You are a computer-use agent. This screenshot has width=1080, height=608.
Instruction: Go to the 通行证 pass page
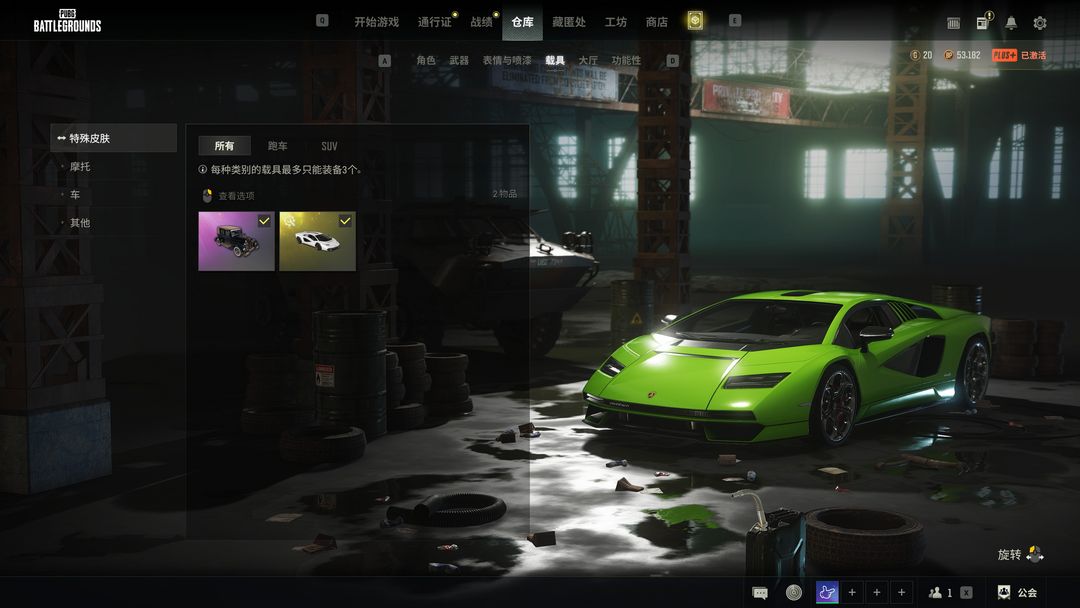click(435, 22)
